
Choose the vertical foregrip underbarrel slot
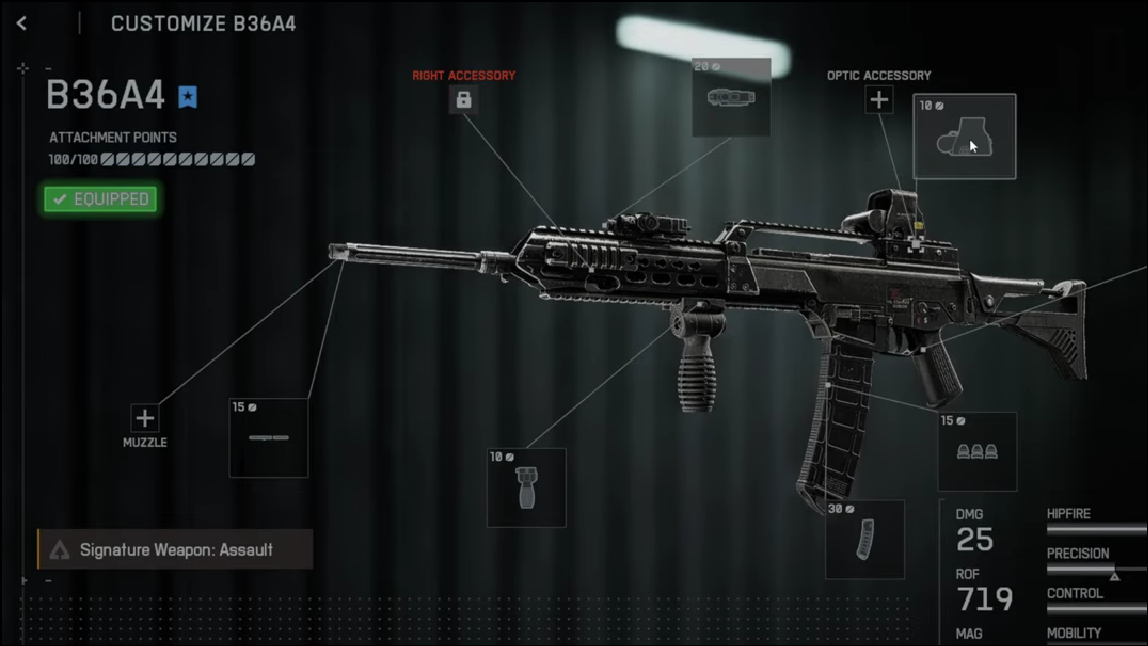[526, 487]
